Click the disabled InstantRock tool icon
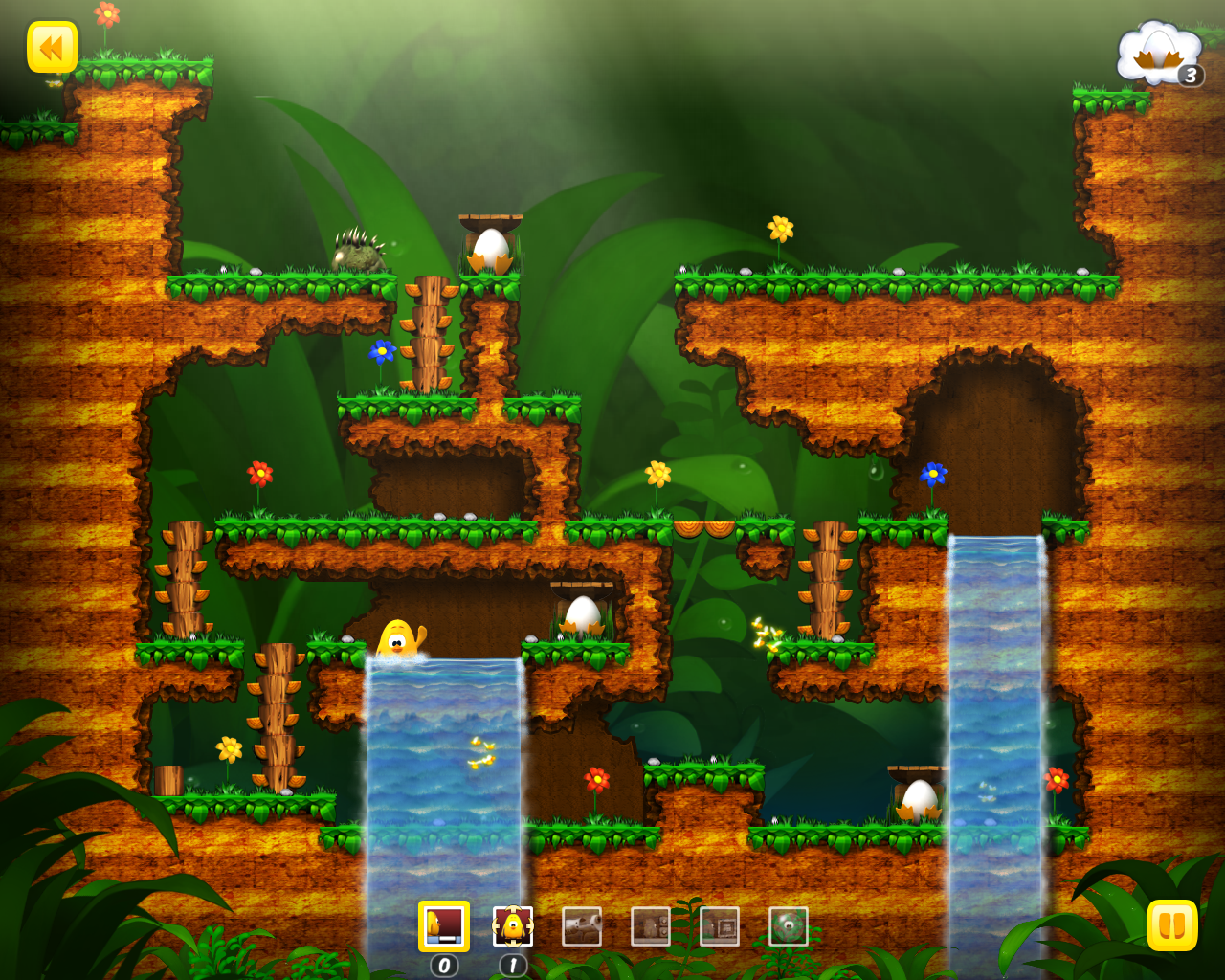The width and height of the screenshot is (1225, 980). 719,925
